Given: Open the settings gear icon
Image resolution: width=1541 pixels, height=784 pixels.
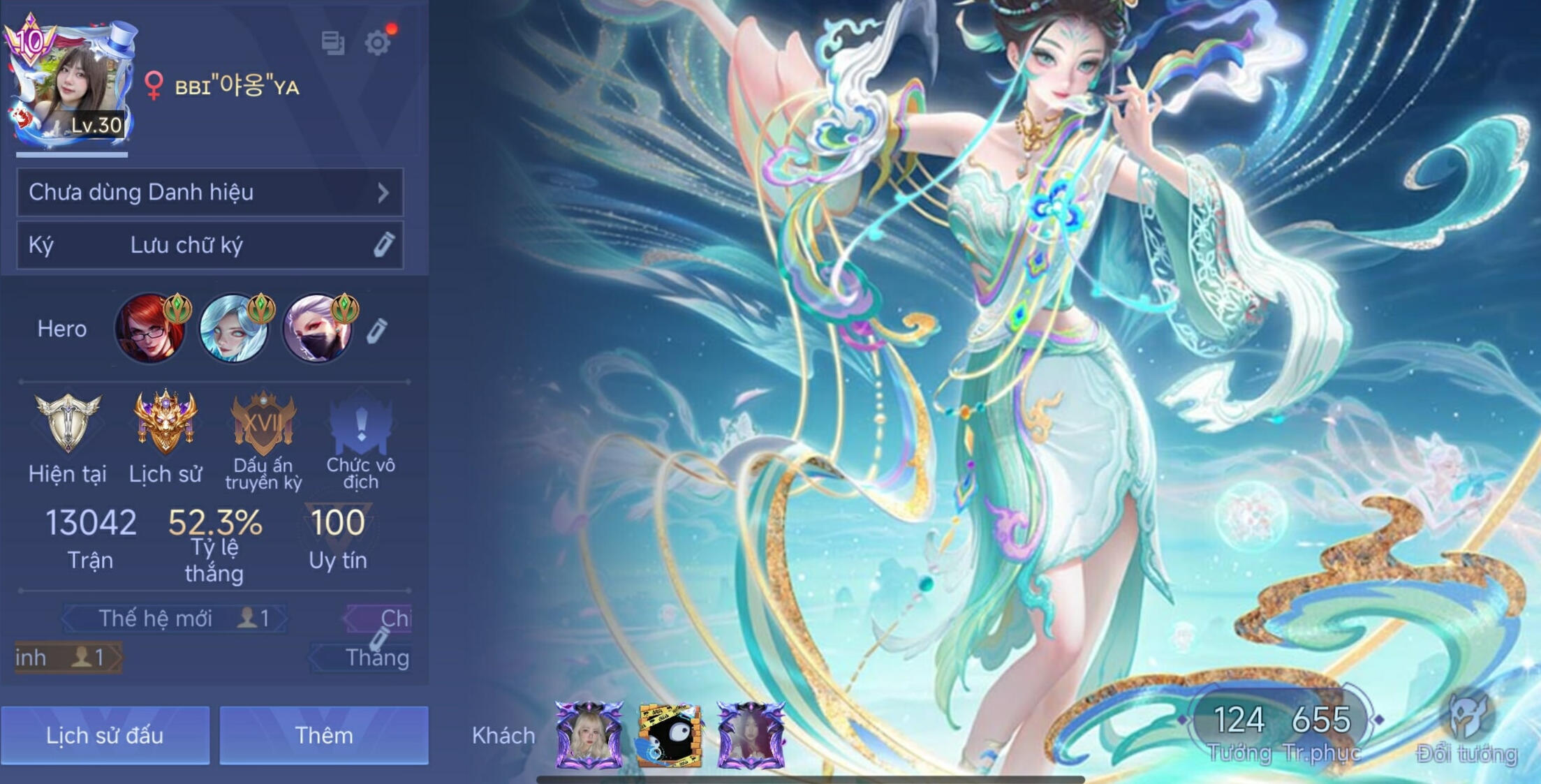Looking at the screenshot, I should click(x=377, y=43).
